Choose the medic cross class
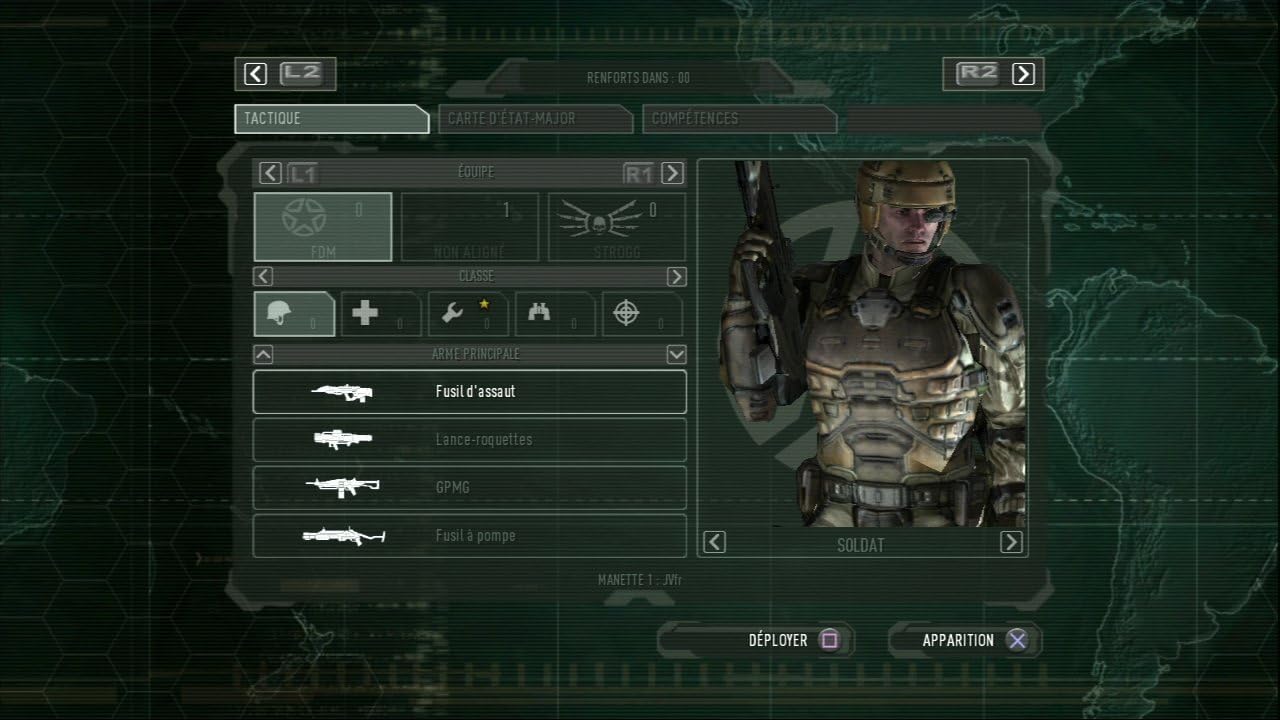Viewport: 1280px width, 720px height. point(380,314)
